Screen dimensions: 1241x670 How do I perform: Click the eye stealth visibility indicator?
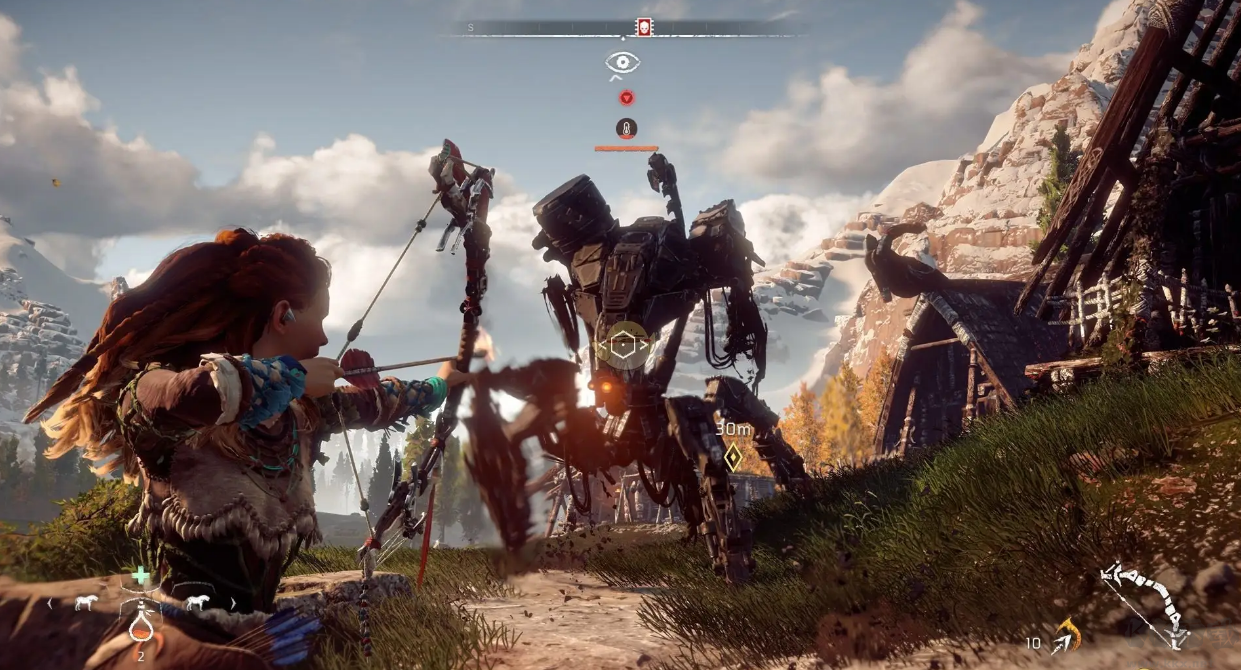[622, 63]
